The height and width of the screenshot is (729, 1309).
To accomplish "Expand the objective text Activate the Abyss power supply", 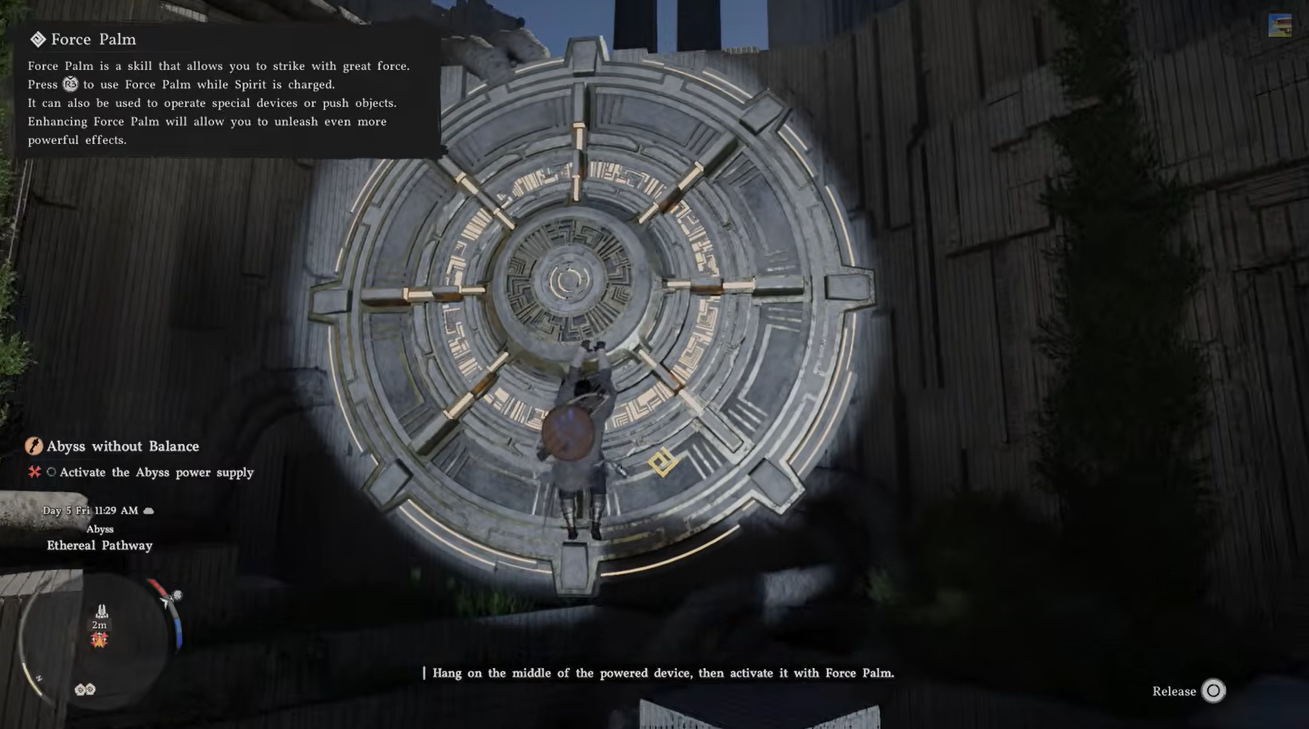I will pyautogui.click(x=156, y=470).
